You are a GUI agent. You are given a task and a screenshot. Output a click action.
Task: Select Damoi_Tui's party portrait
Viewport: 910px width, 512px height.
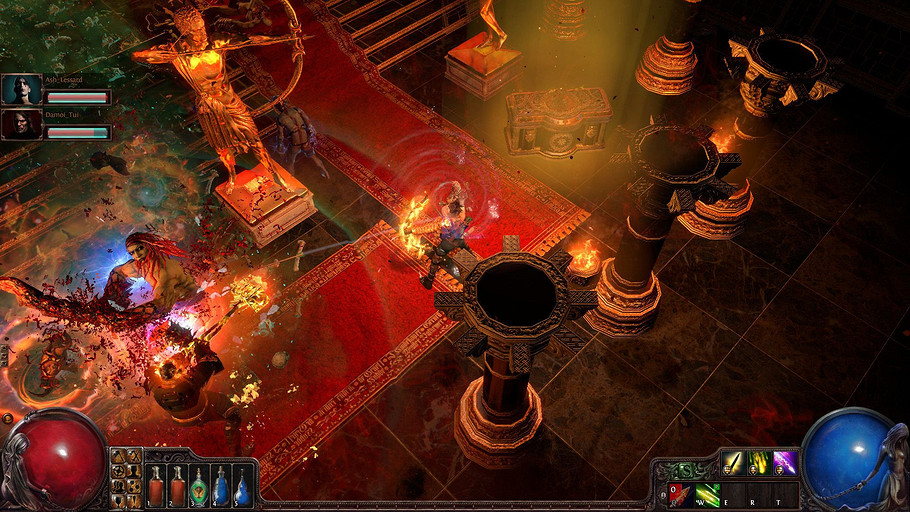[x=21, y=124]
